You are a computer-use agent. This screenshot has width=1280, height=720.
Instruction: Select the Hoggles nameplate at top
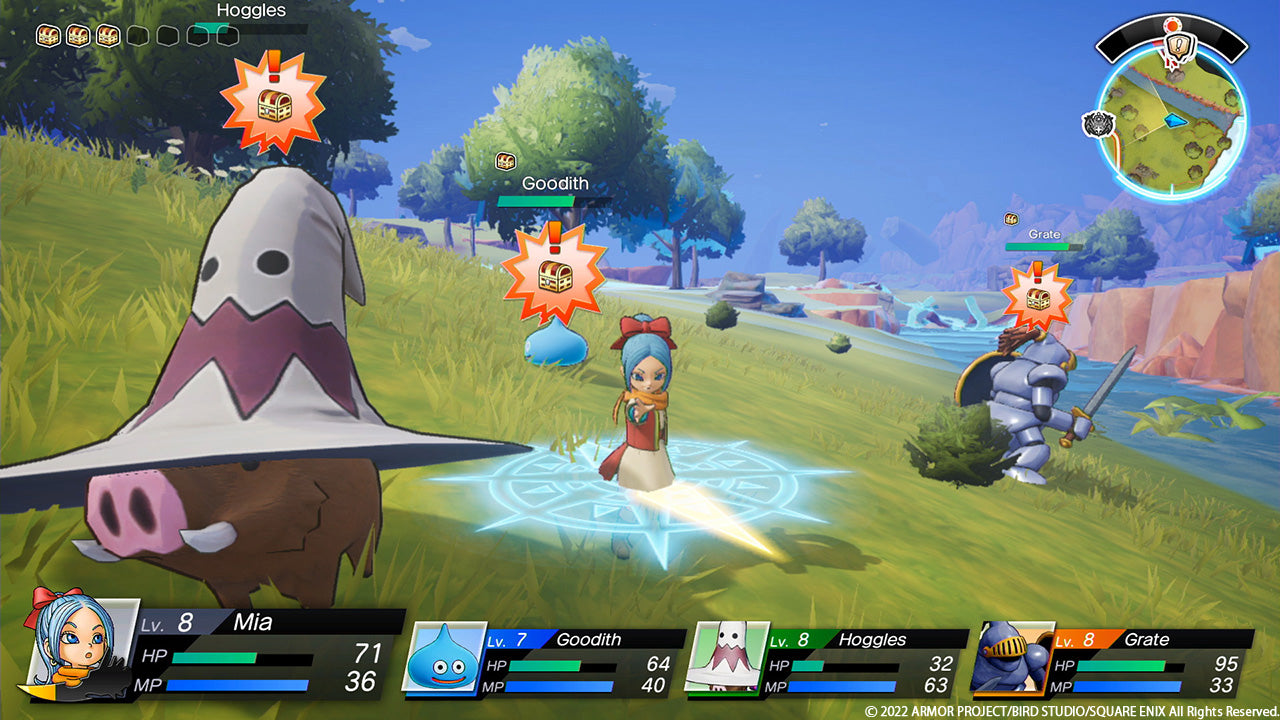250,10
